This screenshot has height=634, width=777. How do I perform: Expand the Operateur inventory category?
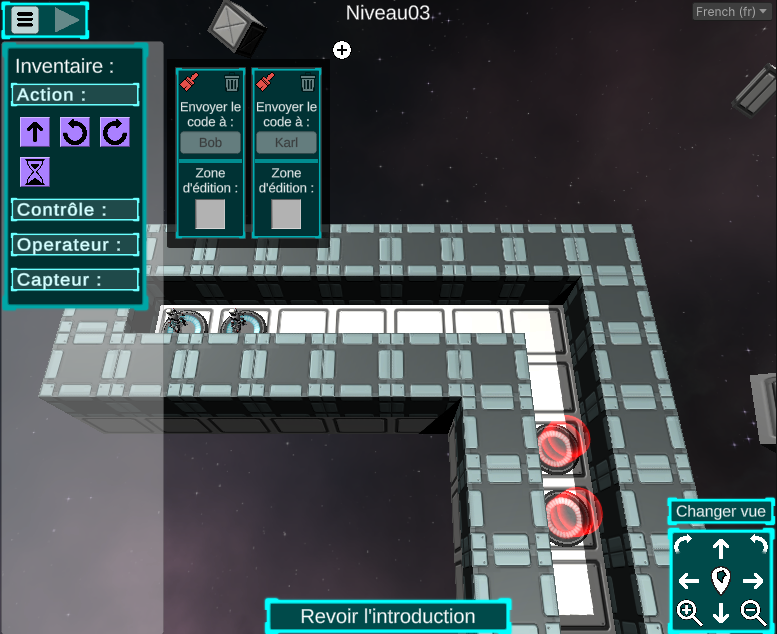tap(75, 244)
